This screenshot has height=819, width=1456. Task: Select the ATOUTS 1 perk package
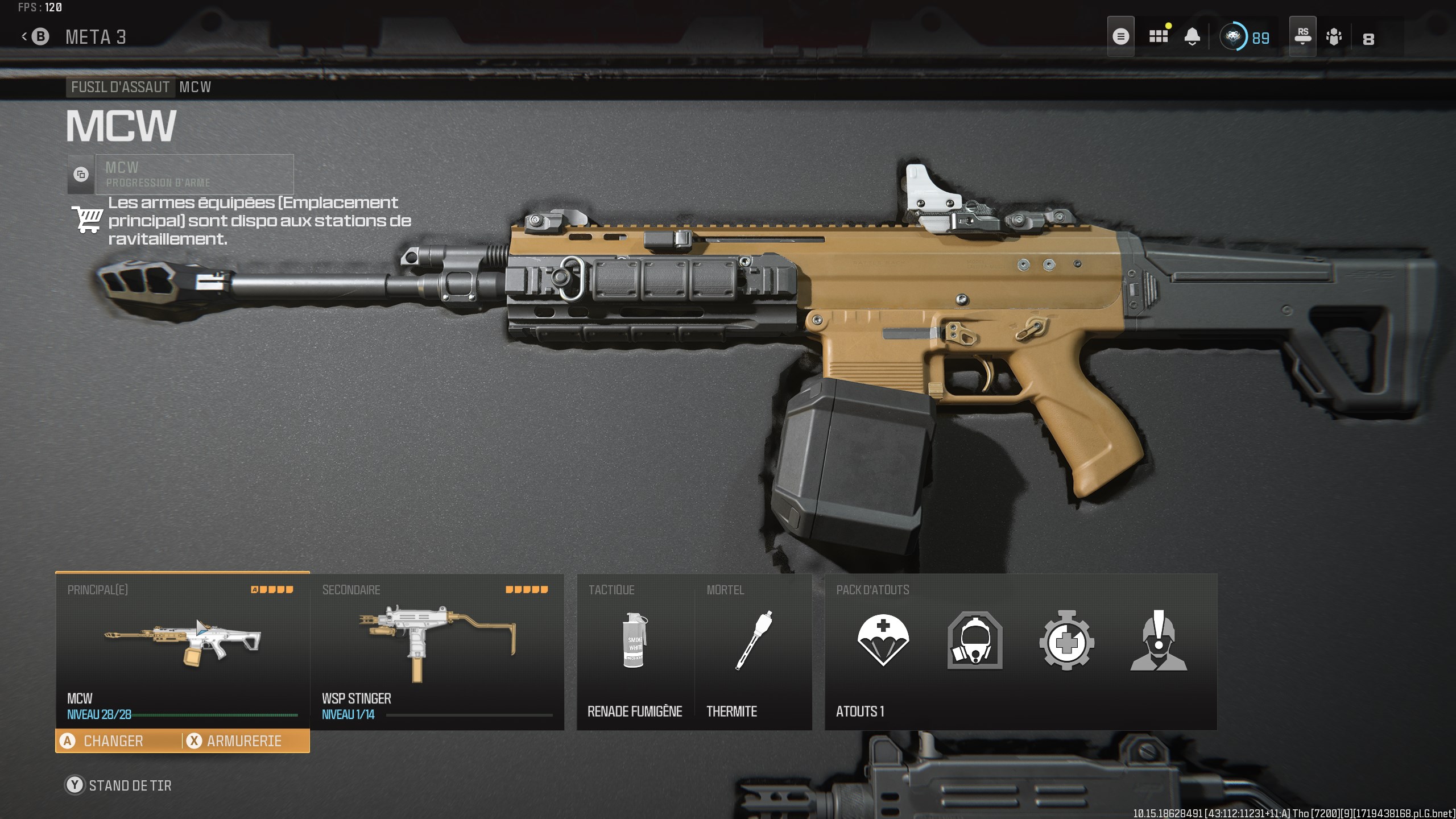tap(861, 711)
